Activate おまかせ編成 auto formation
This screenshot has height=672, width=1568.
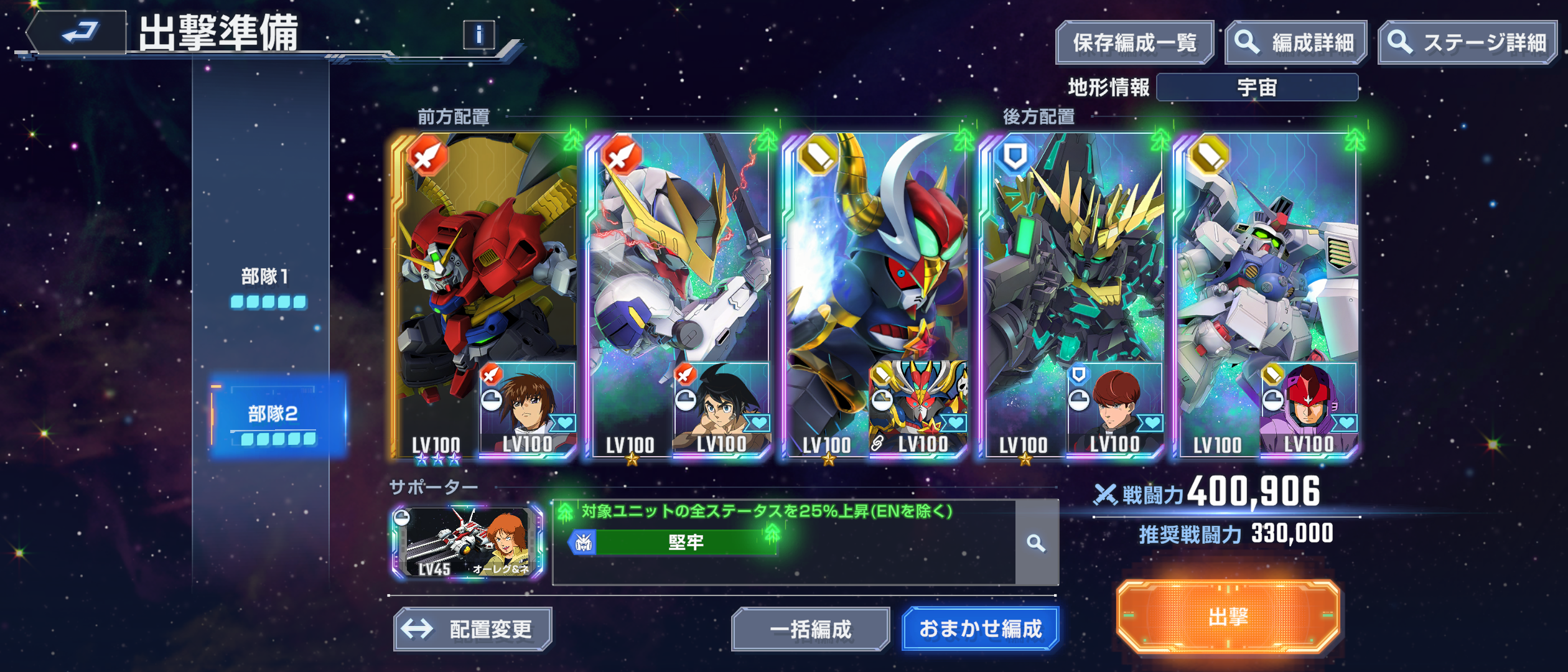pos(980,629)
